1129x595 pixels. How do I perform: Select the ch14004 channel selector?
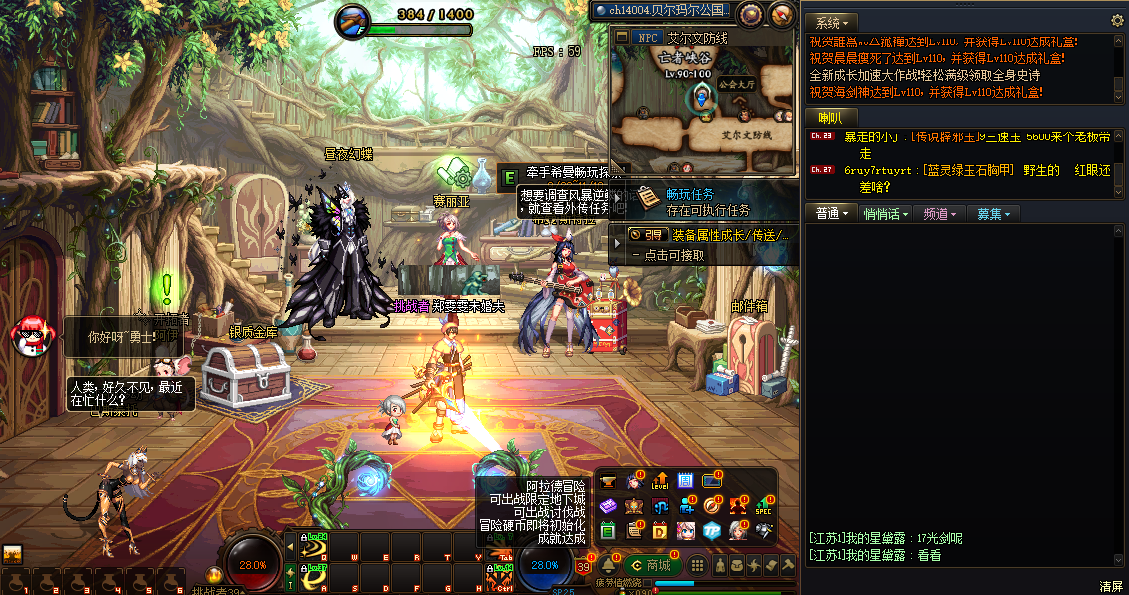coord(661,10)
